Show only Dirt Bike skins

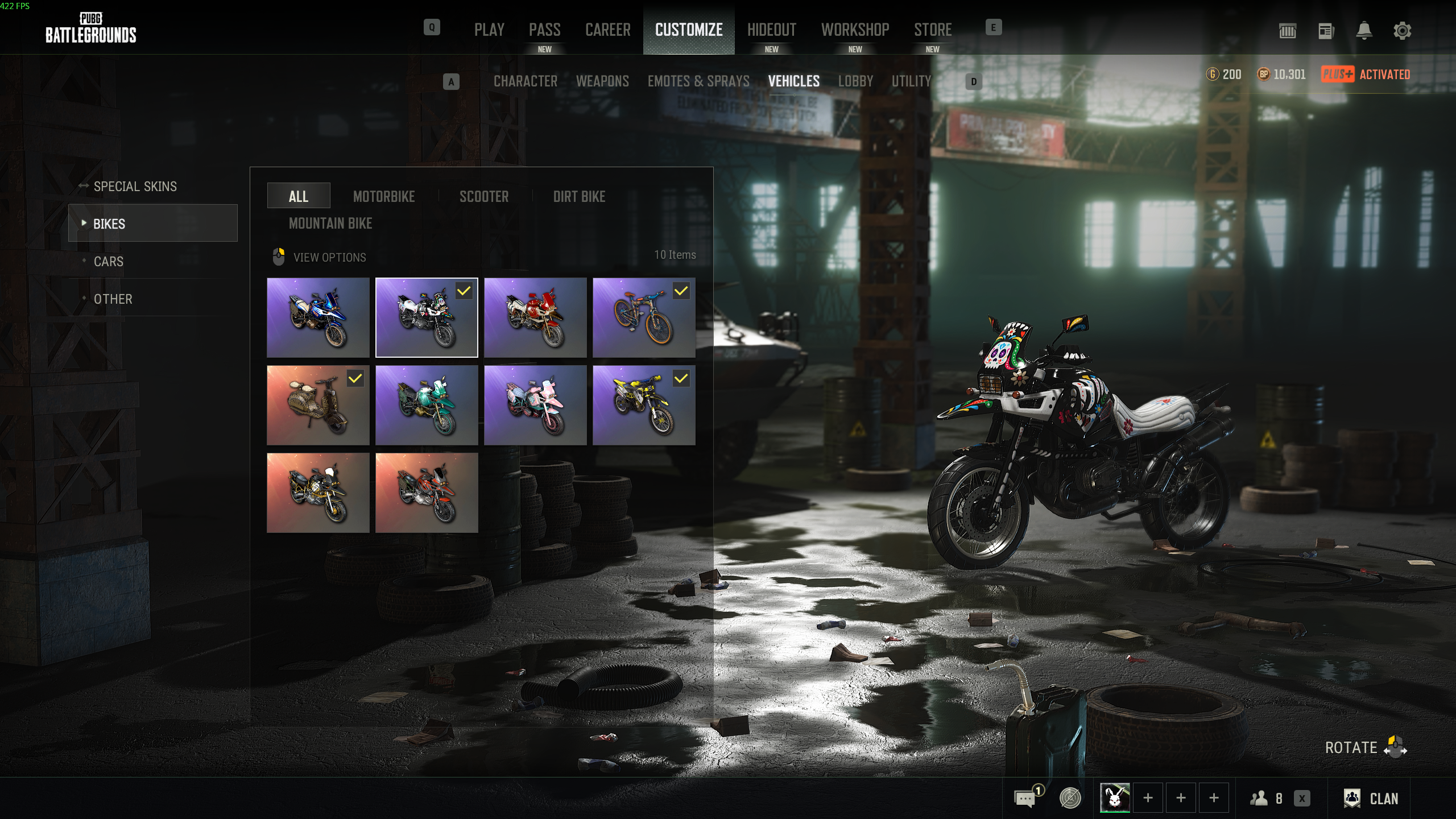tap(579, 197)
